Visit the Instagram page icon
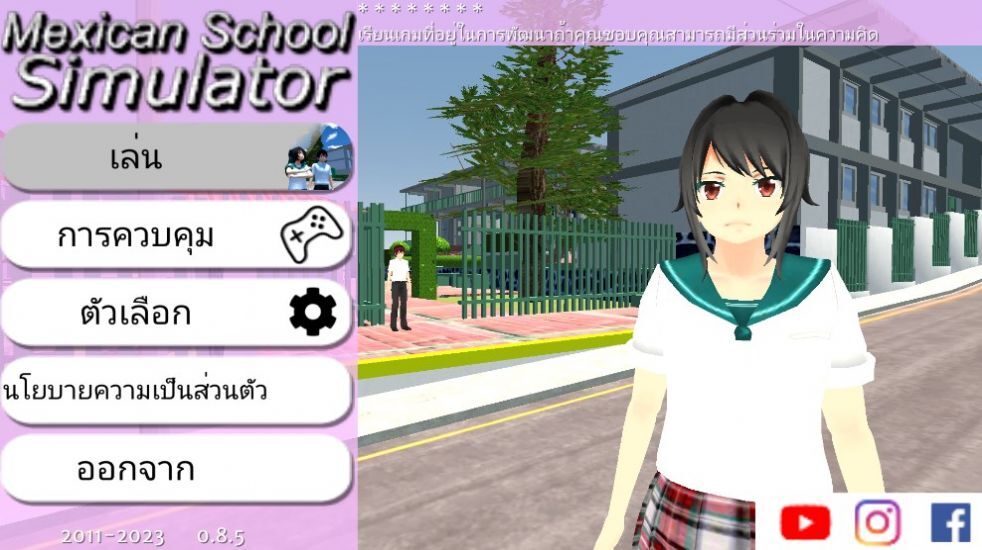 pyautogui.click(x=877, y=522)
